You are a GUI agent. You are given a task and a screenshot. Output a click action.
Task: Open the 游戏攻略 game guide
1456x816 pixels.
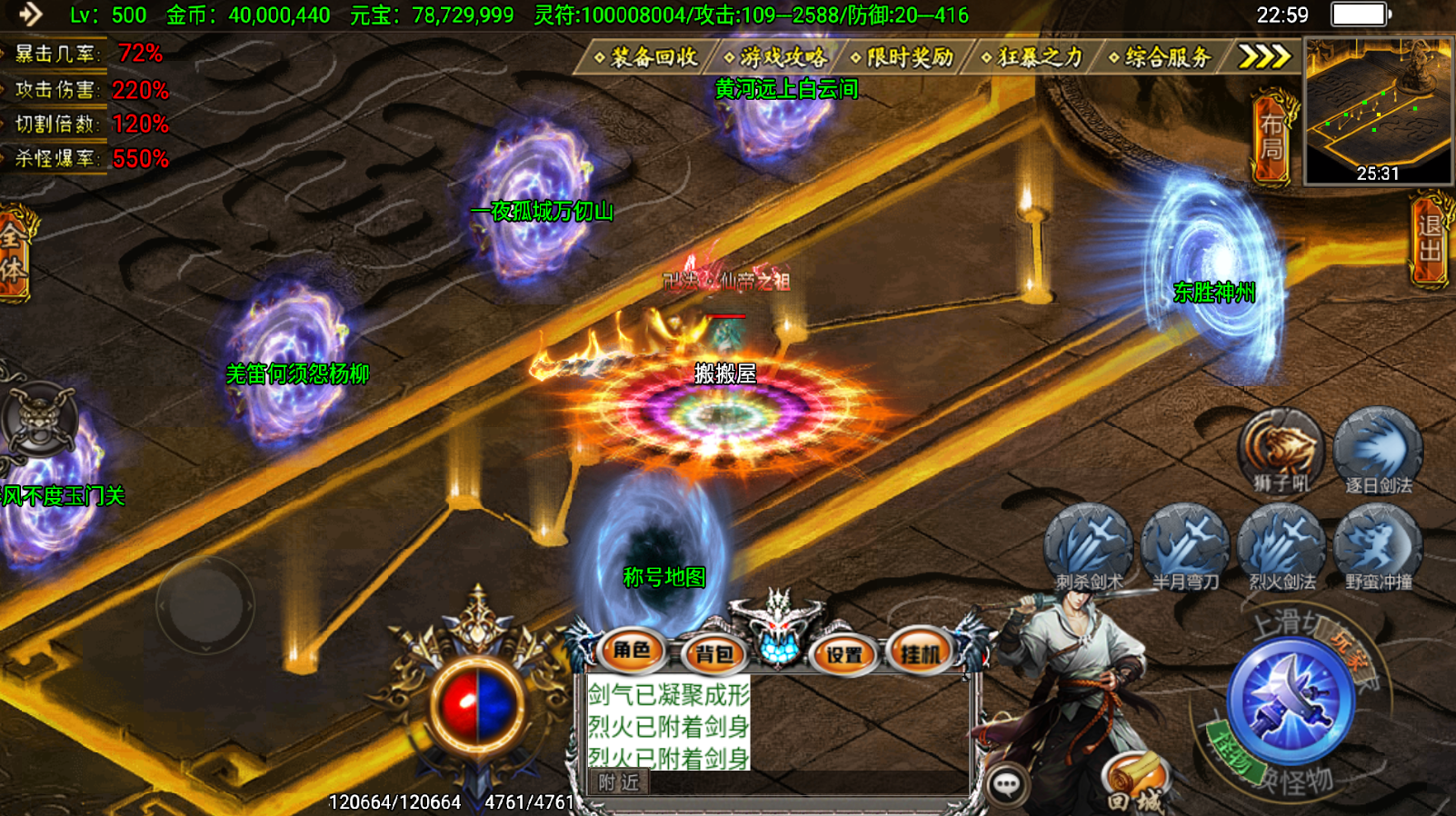778,57
